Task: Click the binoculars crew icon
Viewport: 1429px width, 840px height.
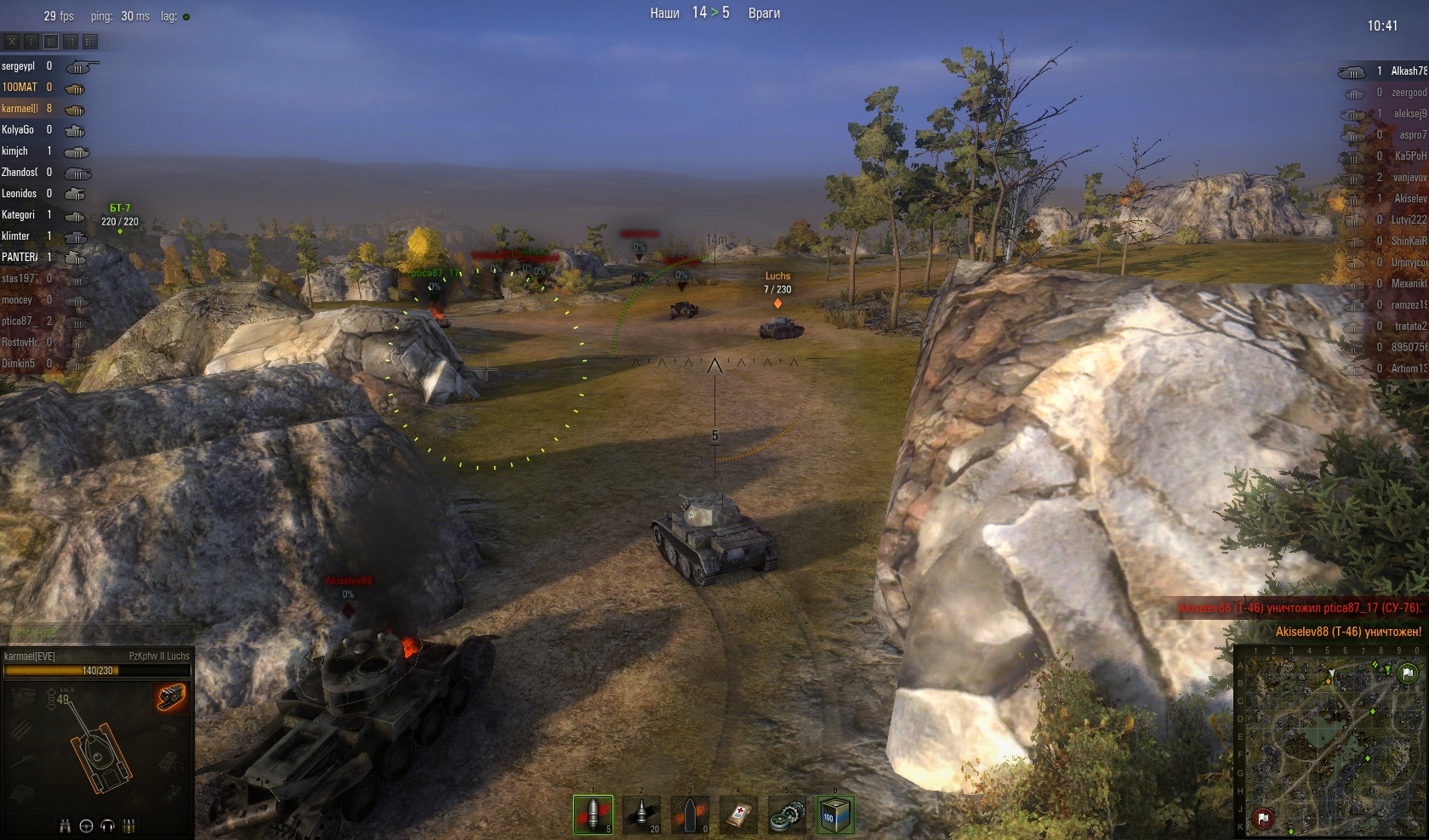Action: (65, 826)
